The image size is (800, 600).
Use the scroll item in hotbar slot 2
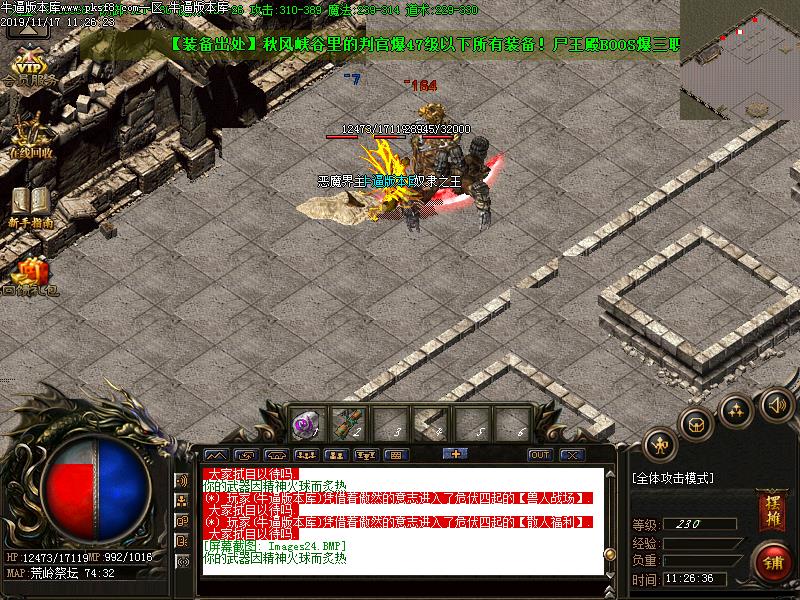click(347, 424)
